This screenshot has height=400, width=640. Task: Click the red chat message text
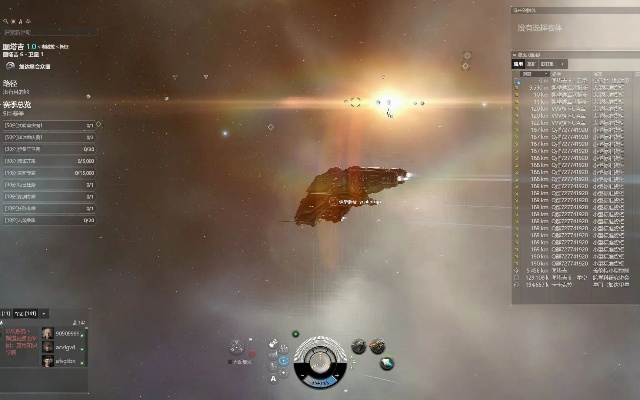tap(20, 340)
